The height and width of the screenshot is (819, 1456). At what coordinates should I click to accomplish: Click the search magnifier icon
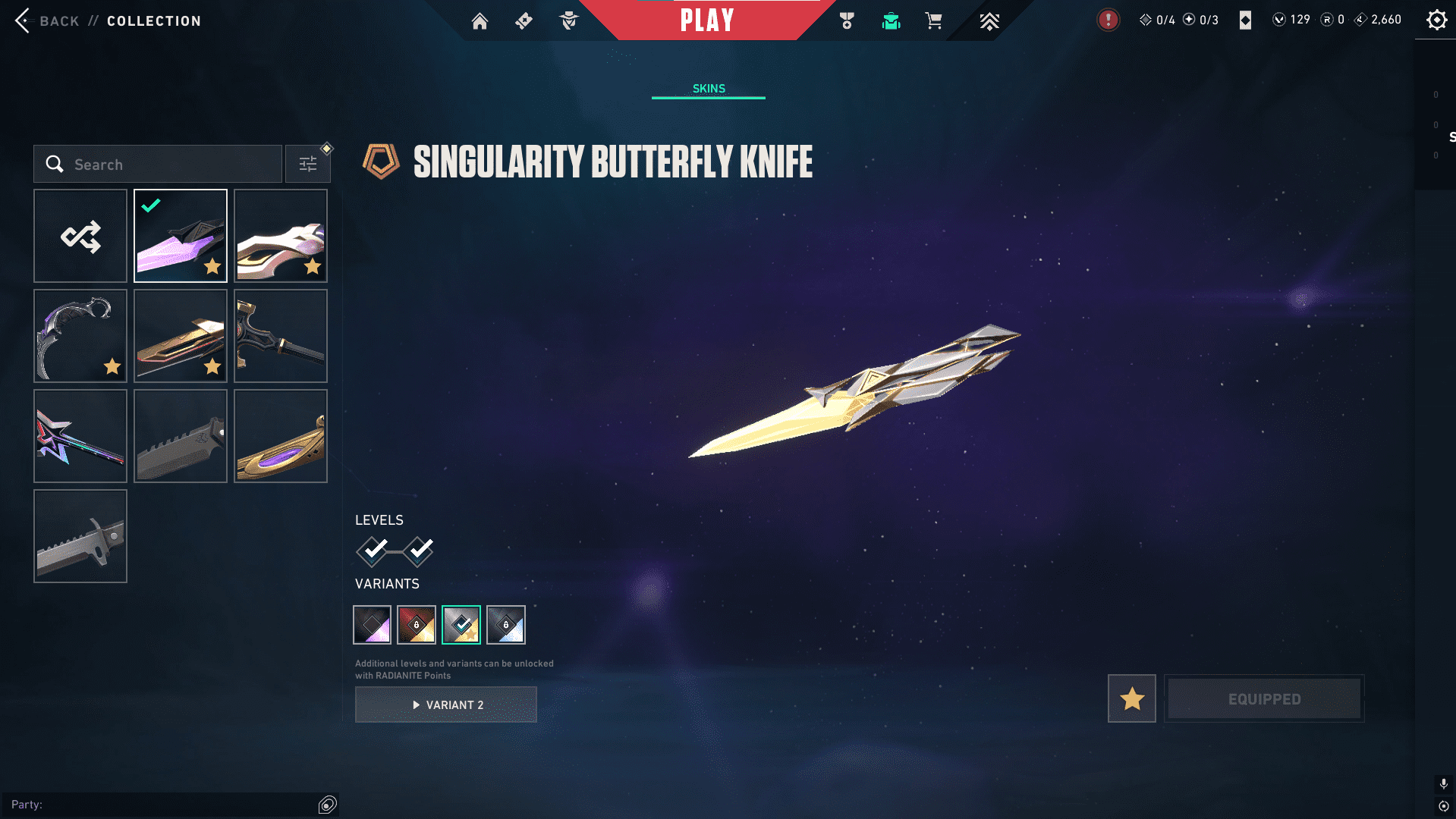(x=55, y=164)
